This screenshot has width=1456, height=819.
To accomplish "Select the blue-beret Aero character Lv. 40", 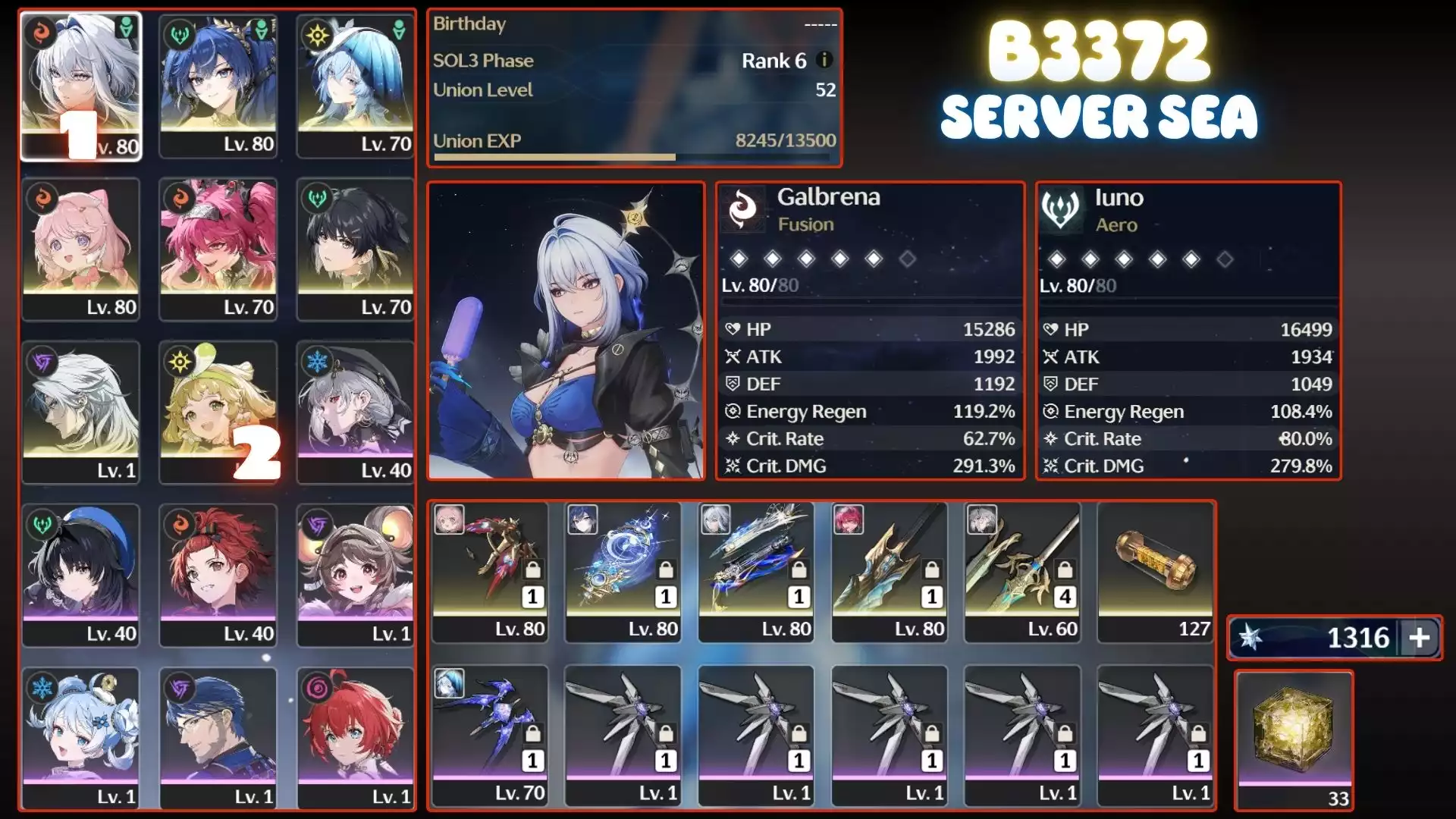I will click(x=80, y=575).
